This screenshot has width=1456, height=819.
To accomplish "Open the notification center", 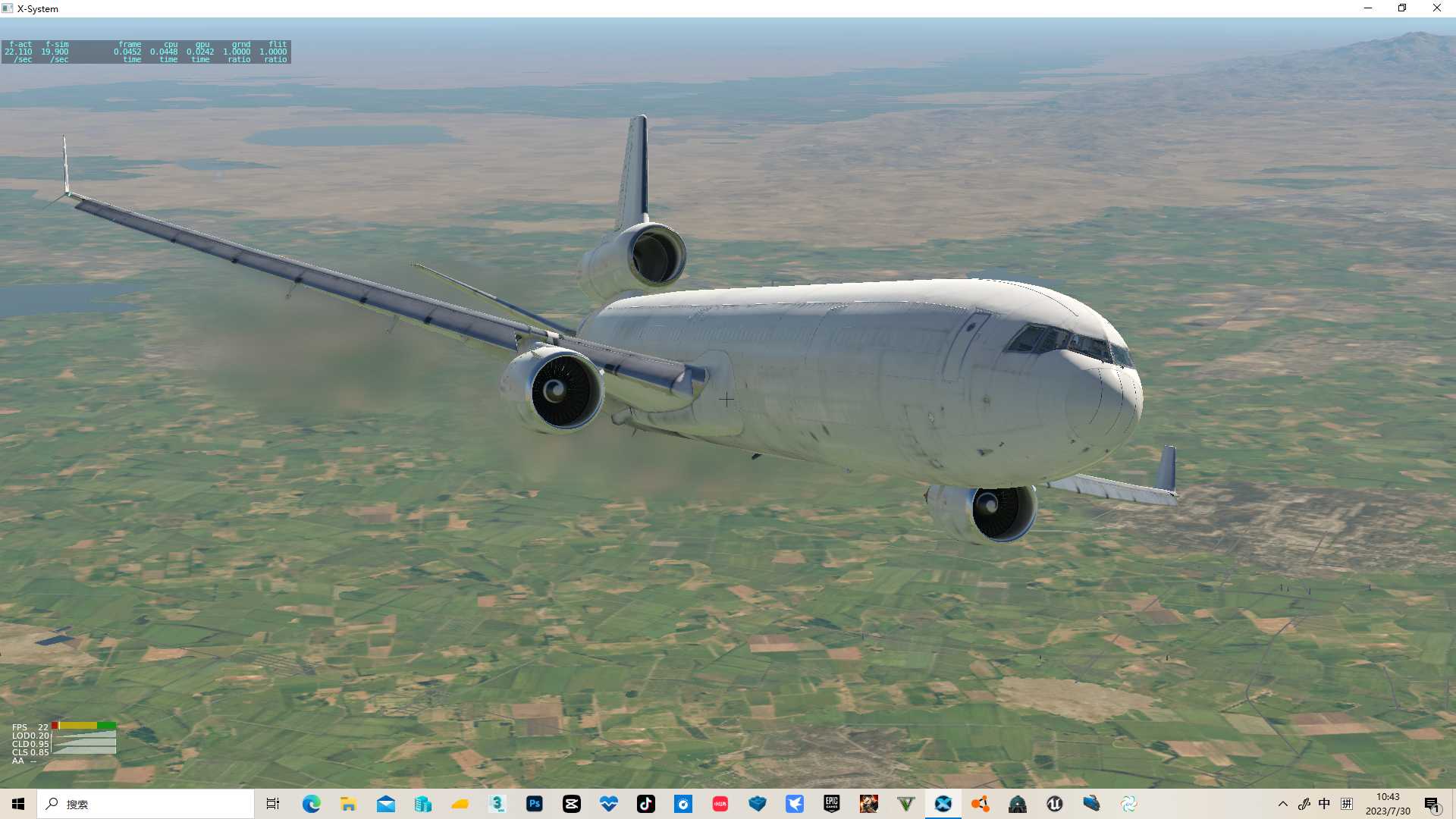I will pos(1431,804).
